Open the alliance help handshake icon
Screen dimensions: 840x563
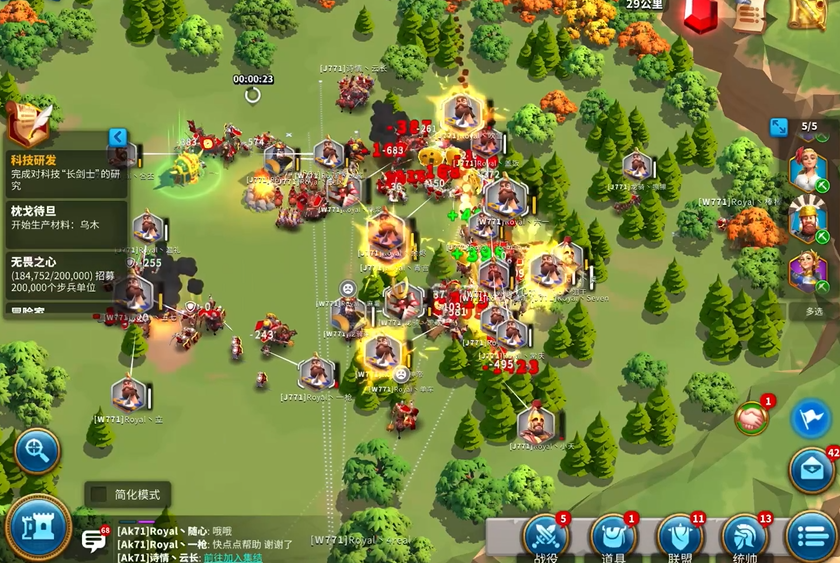tap(752, 418)
